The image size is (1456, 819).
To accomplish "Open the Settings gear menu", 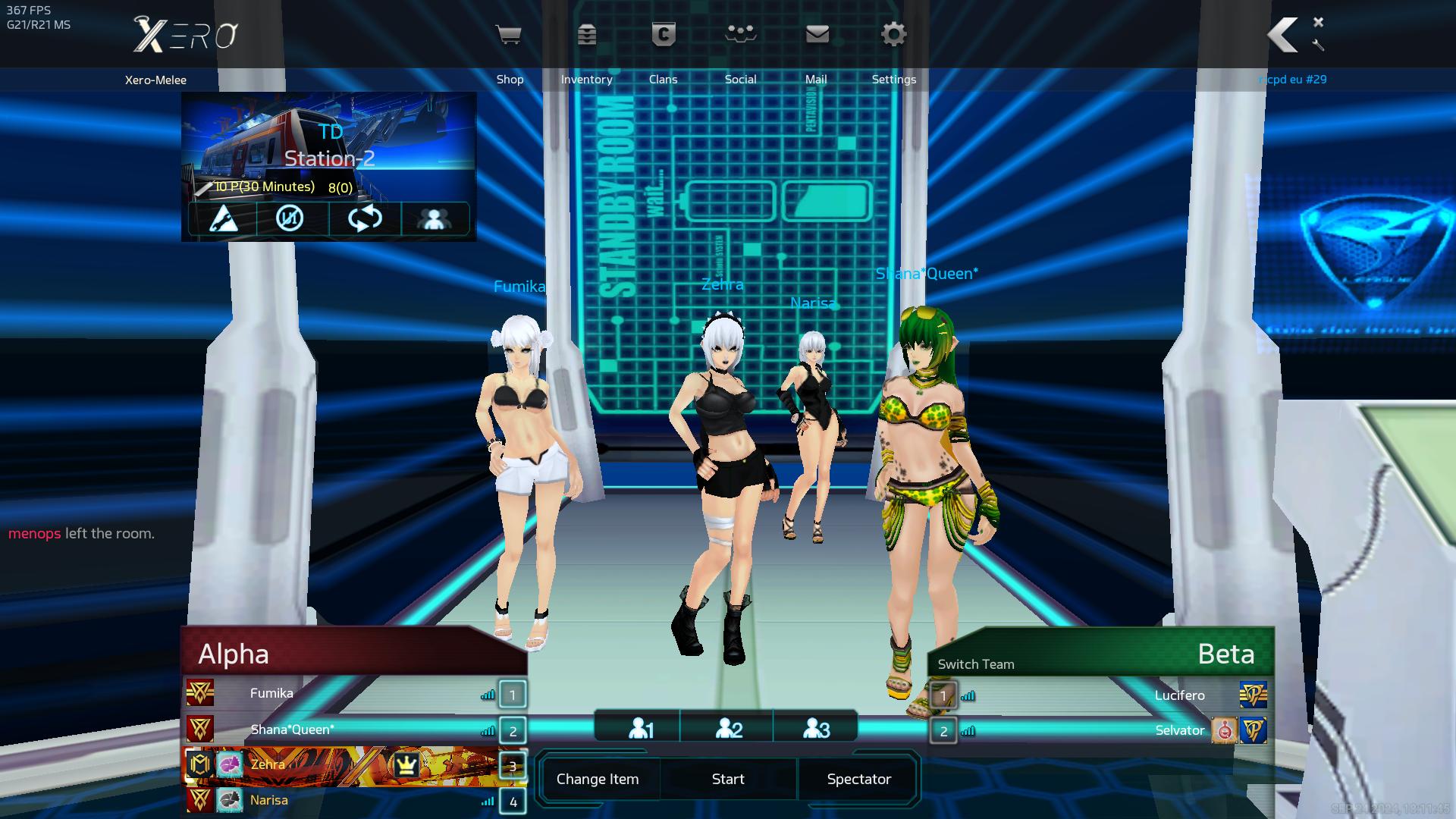I will (893, 36).
